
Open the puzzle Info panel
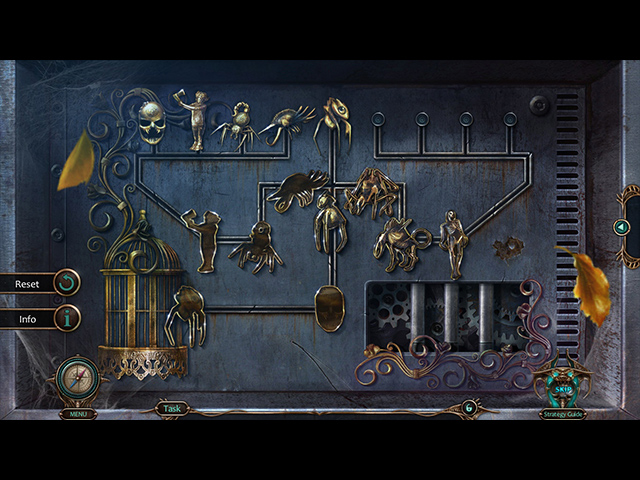click(x=40, y=320)
